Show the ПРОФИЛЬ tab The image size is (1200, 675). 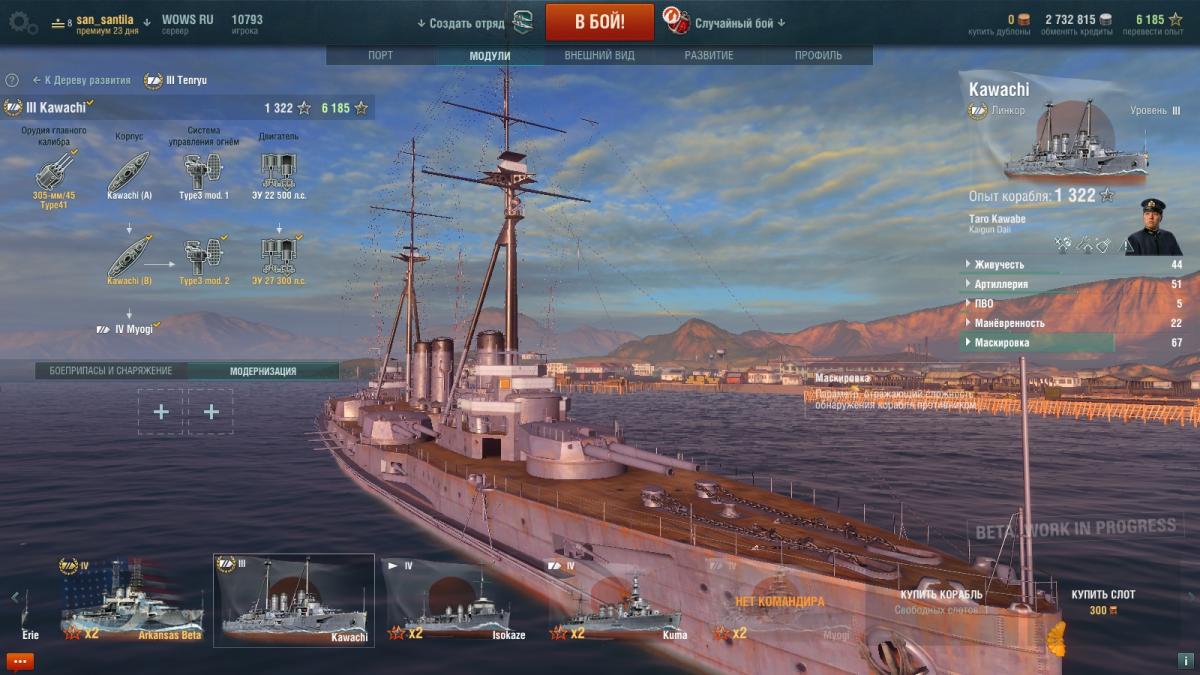pos(818,56)
